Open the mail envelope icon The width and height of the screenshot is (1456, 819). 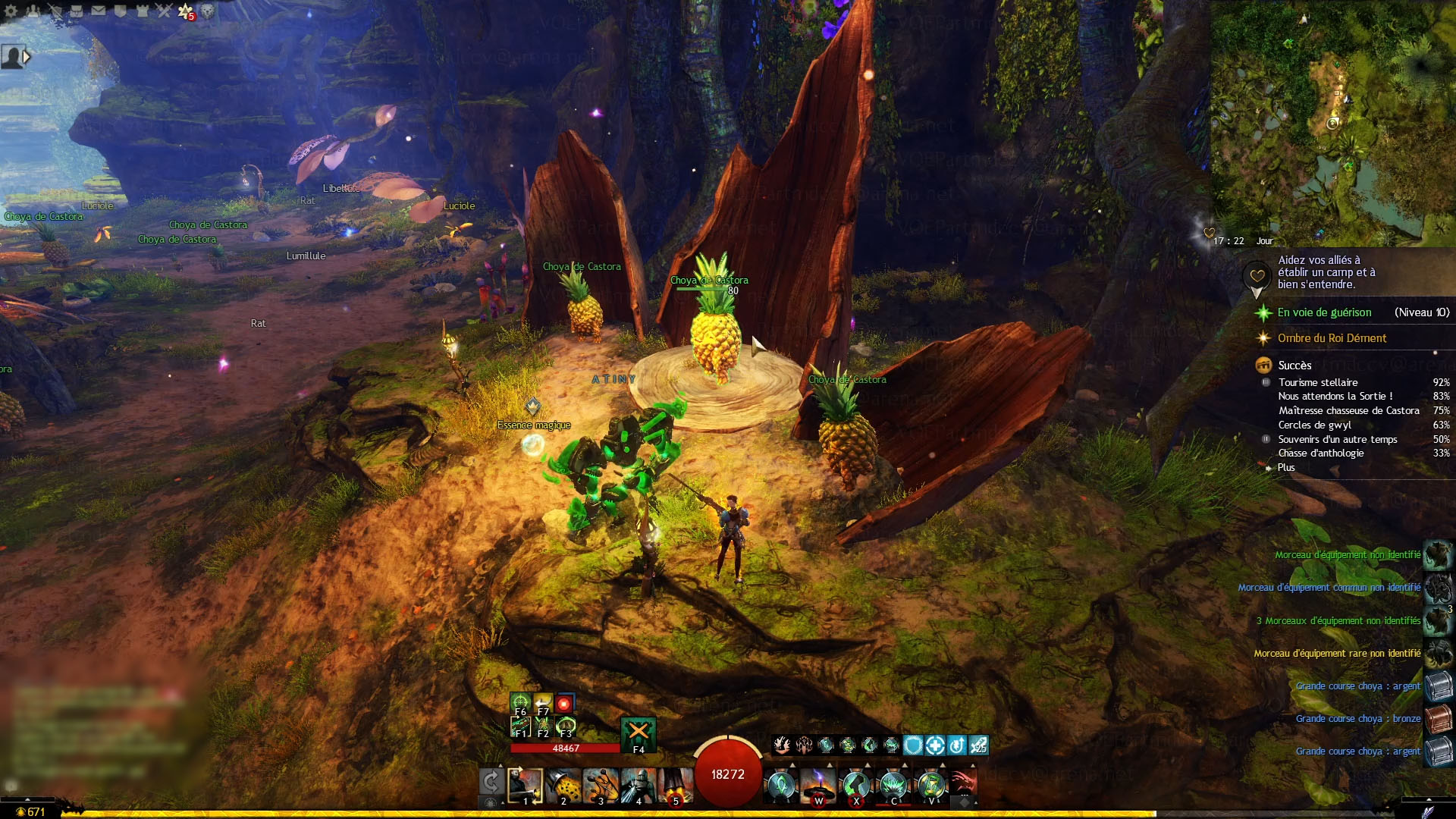(x=99, y=11)
